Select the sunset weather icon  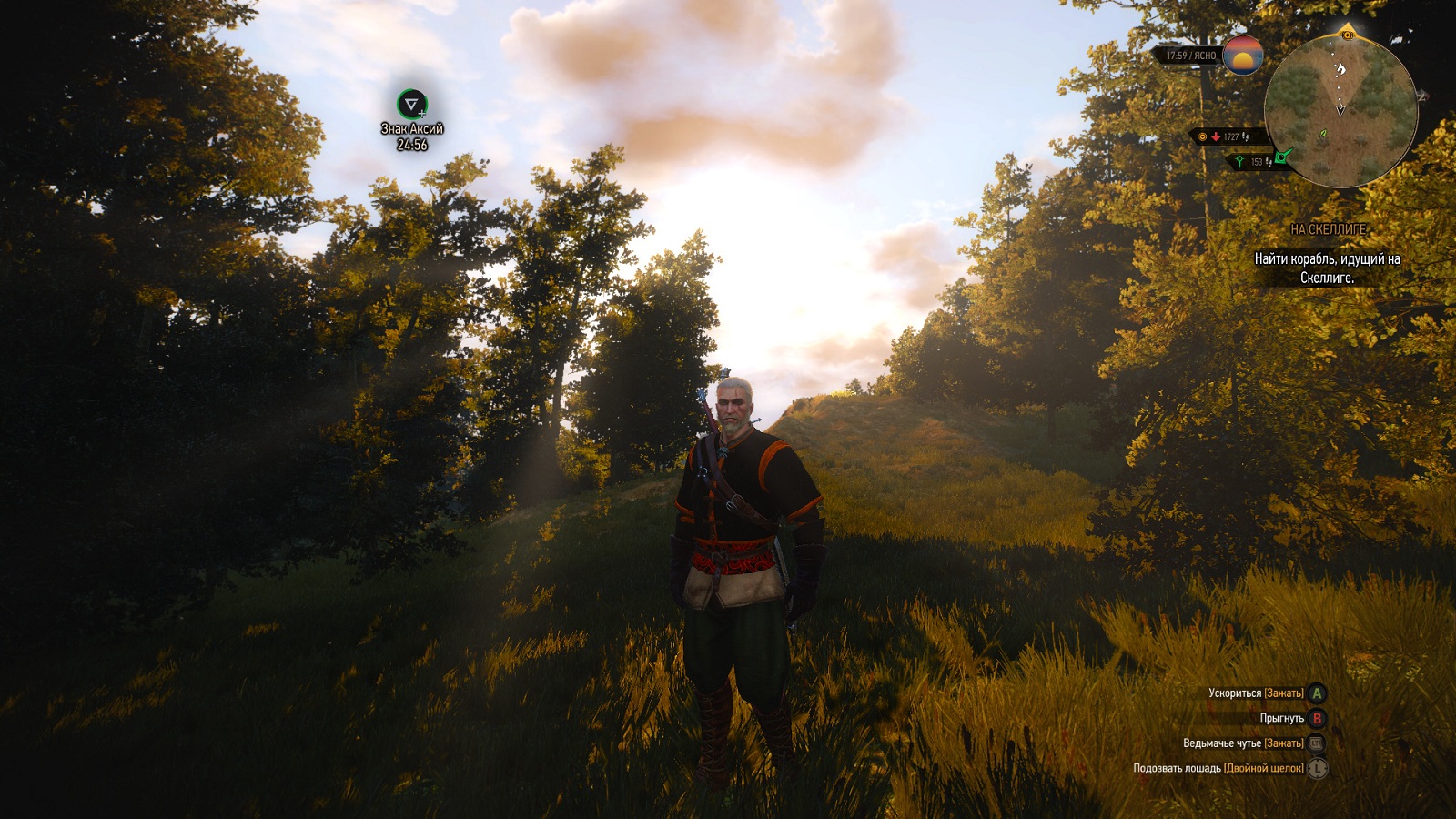1243,56
